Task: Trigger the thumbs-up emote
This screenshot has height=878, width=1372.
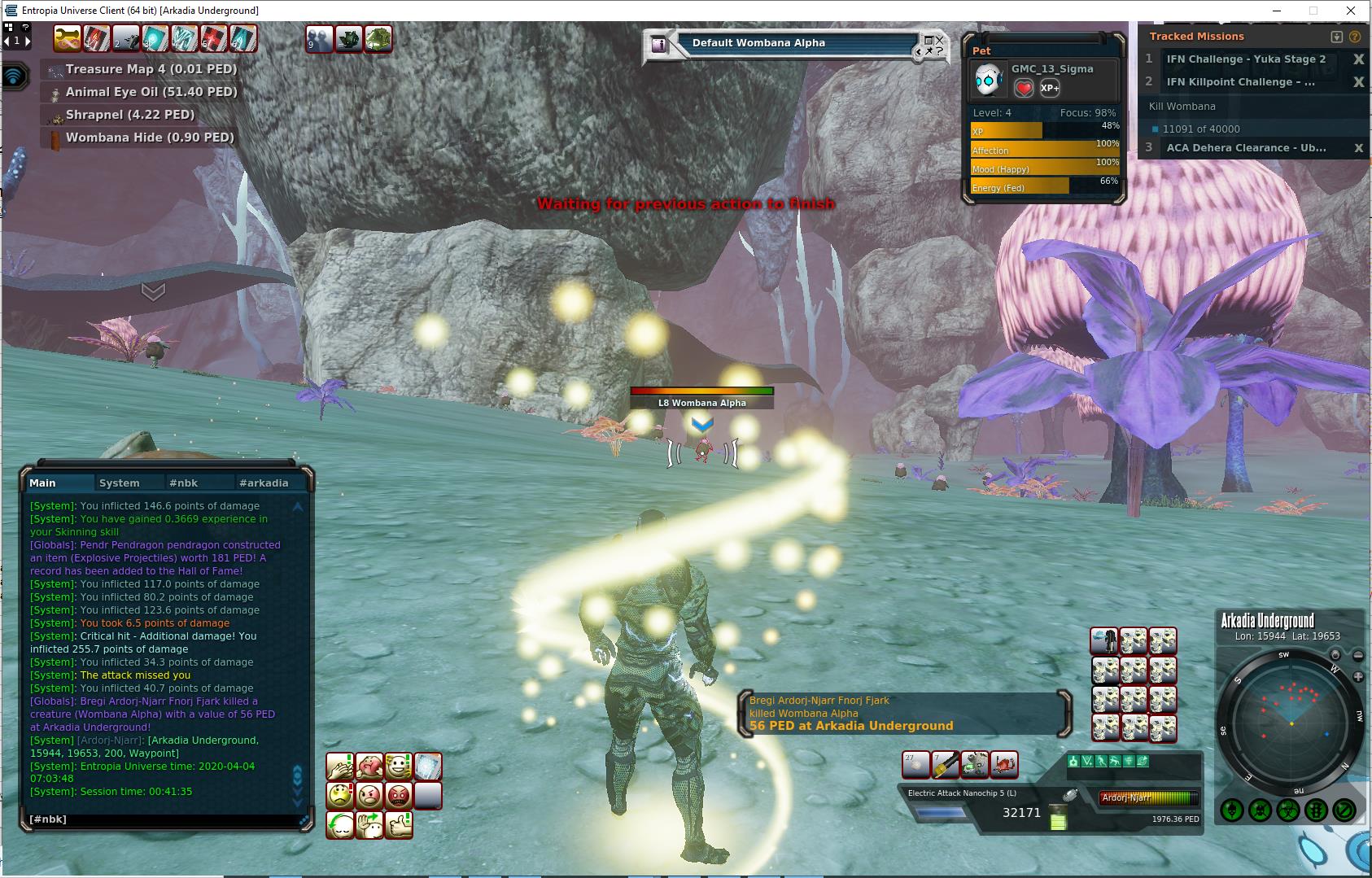Action: tap(399, 824)
